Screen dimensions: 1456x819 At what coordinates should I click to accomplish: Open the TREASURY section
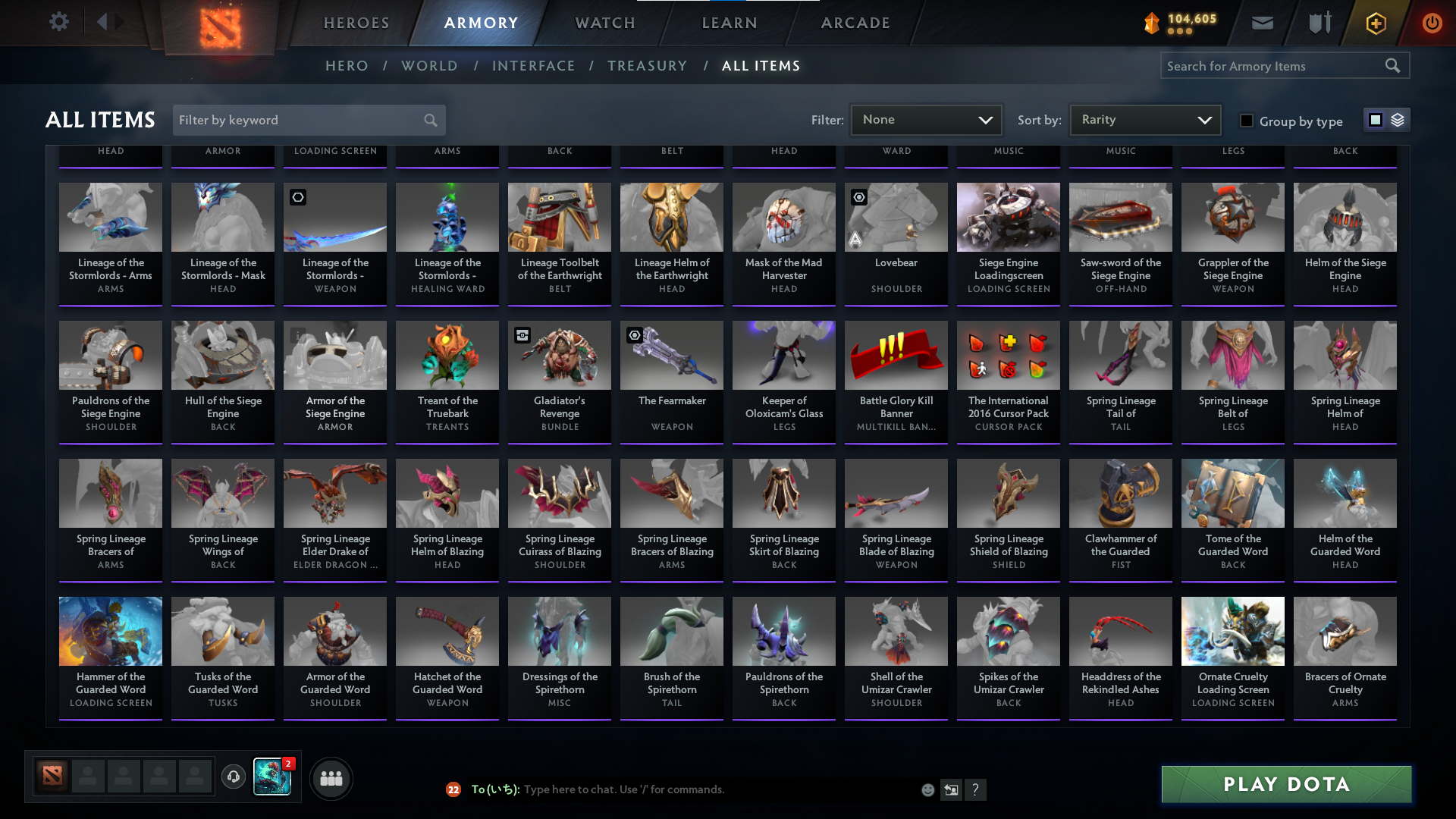tap(647, 65)
